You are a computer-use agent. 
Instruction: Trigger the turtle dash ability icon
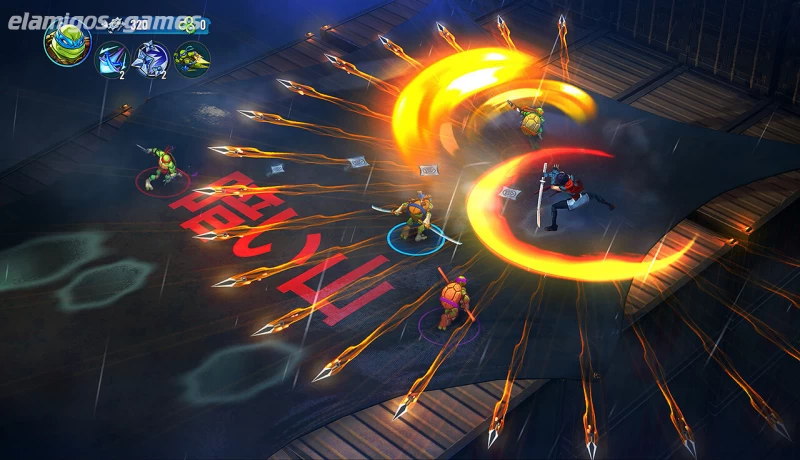[191, 59]
